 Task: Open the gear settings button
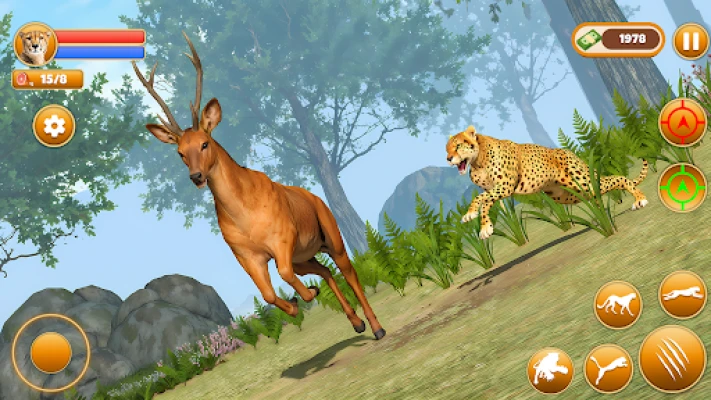click(54, 126)
